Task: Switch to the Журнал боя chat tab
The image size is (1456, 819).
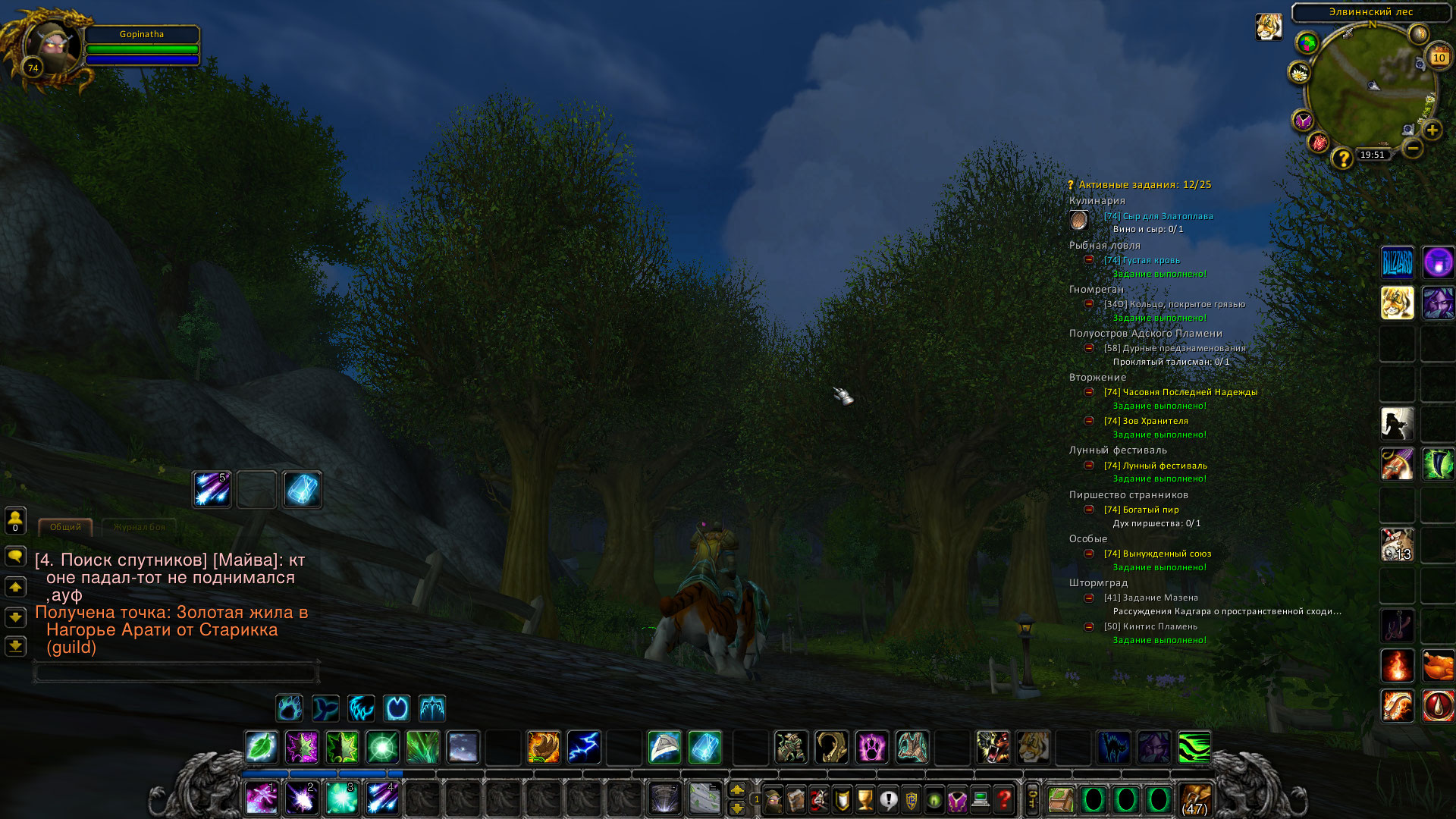Action: point(140,528)
